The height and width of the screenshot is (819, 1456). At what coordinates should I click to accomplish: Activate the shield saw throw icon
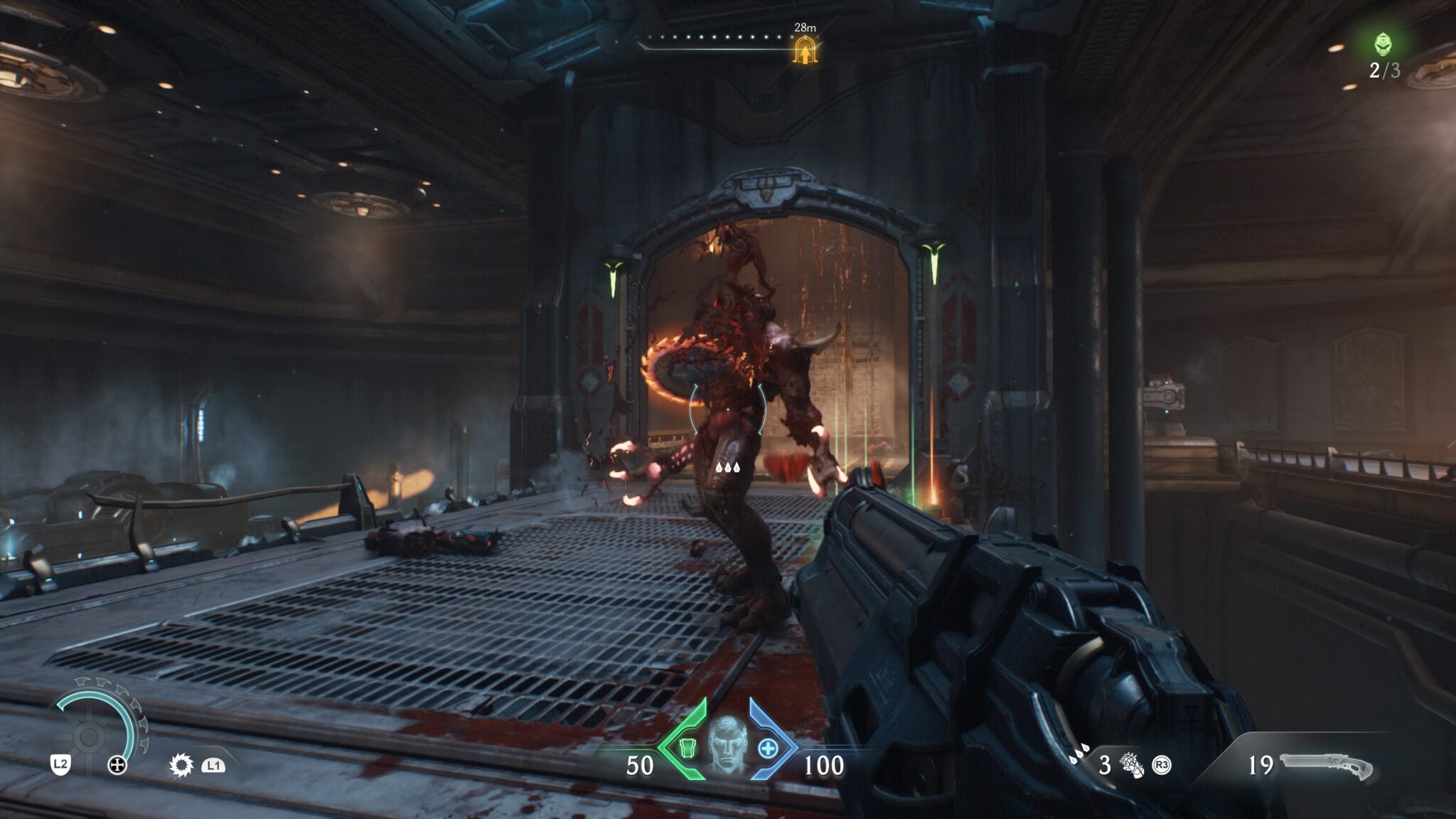(181, 765)
